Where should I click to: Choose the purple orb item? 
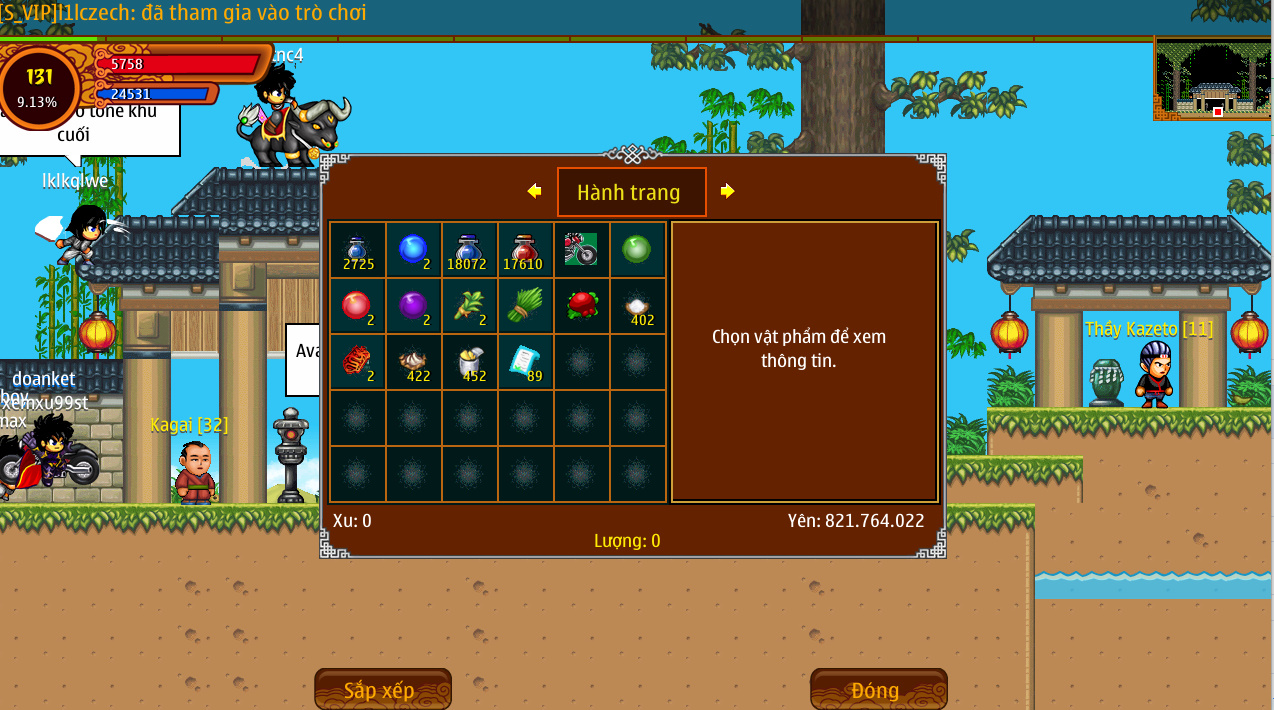click(x=413, y=305)
